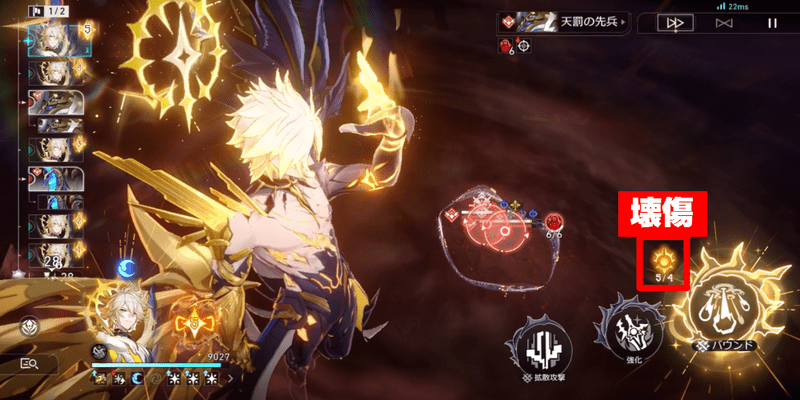Pause the battle
This screenshot has height=400, width=800.
point(771,22)
